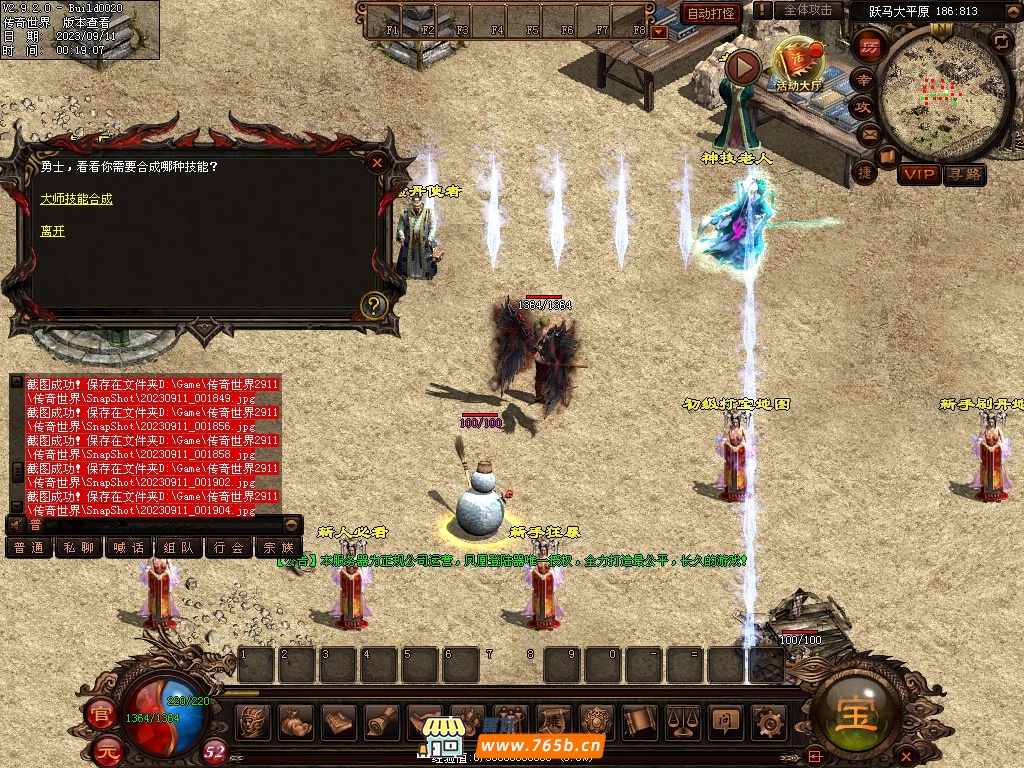Click the minimap refresh arrows button

coord(1001,41)
